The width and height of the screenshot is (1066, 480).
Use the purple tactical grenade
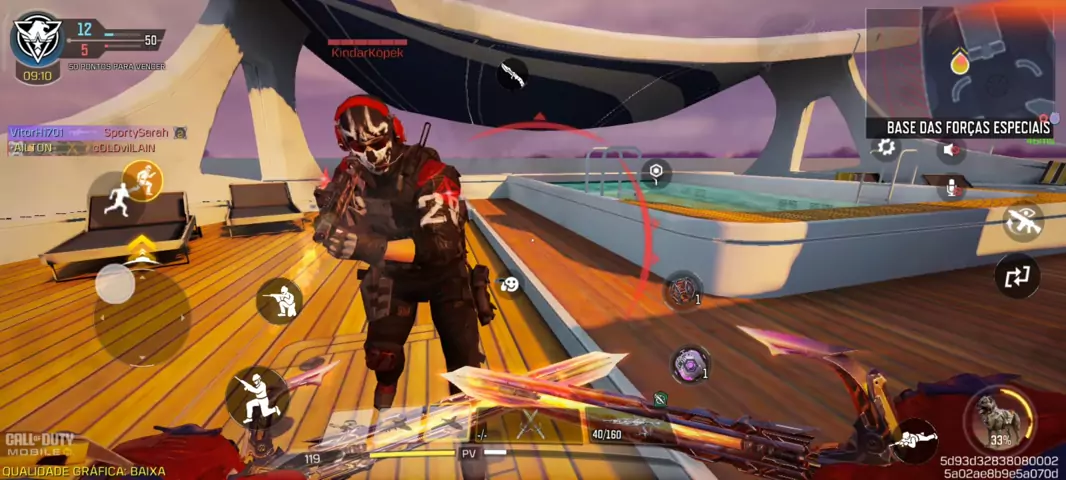pyautogui.click(x=689, y=365)
